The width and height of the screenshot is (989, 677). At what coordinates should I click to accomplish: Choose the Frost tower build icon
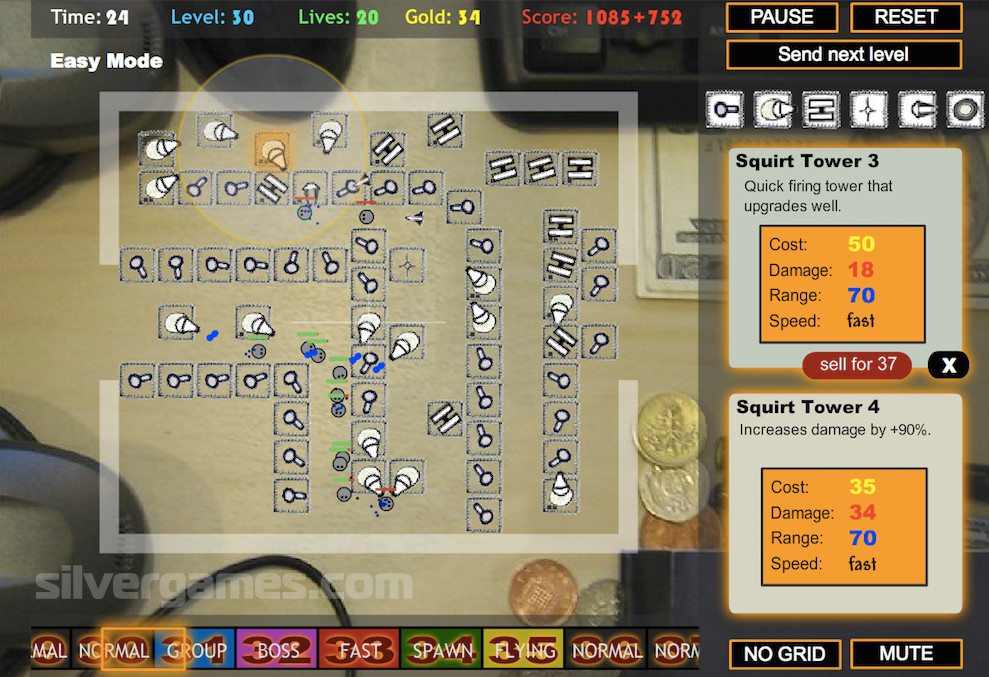pyautogui.click(x=916, y=109)
